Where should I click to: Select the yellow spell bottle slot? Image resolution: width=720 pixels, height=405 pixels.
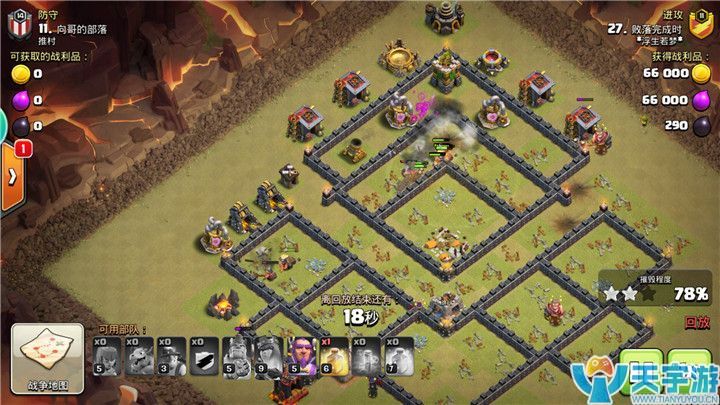(334, 356)
